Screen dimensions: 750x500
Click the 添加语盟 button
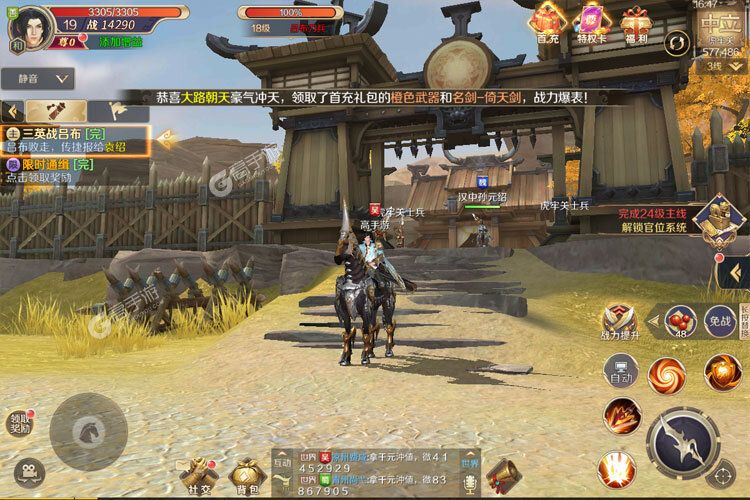pyautogui.click(x=120, y=42)
